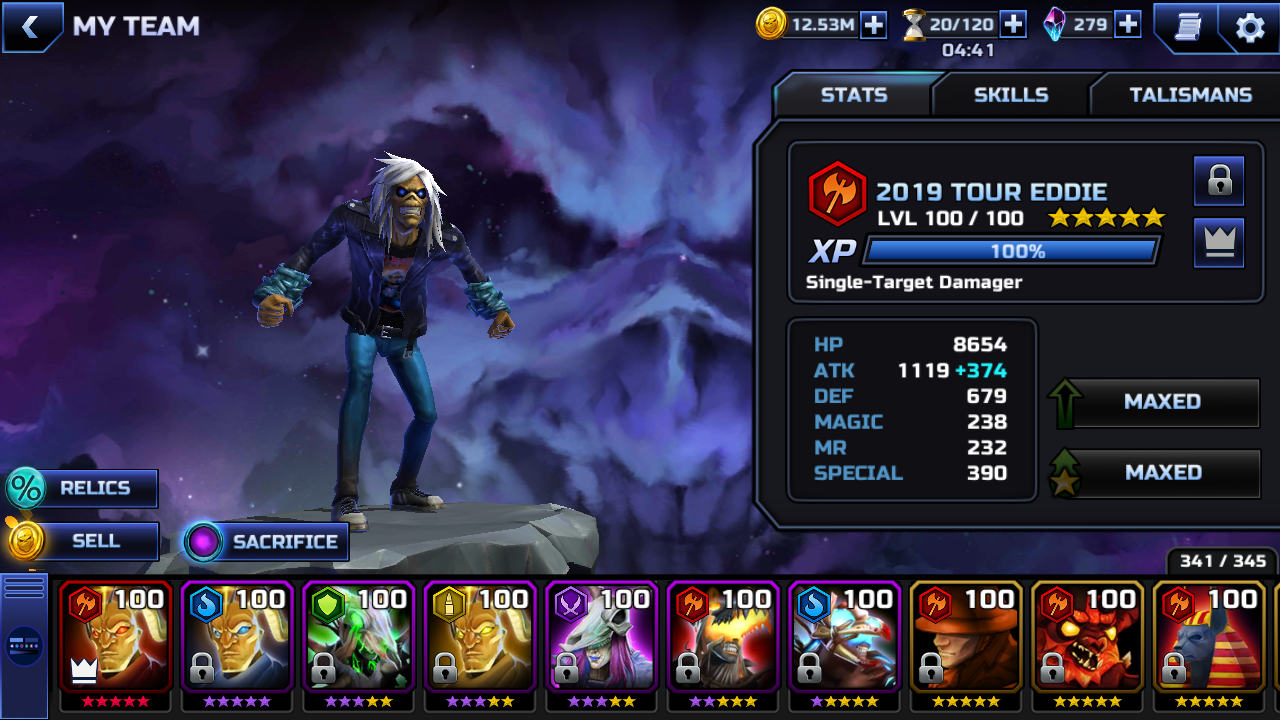The height and width of the screenshot is (720, 1280).
Task: Open the Relics menu
Action: pos(83,488)
